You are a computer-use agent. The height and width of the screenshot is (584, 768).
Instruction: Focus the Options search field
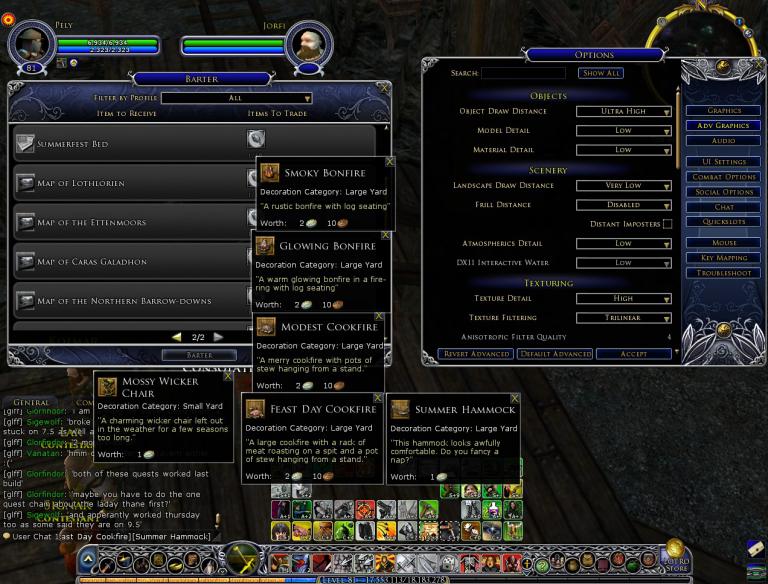[x=523, y=73]
